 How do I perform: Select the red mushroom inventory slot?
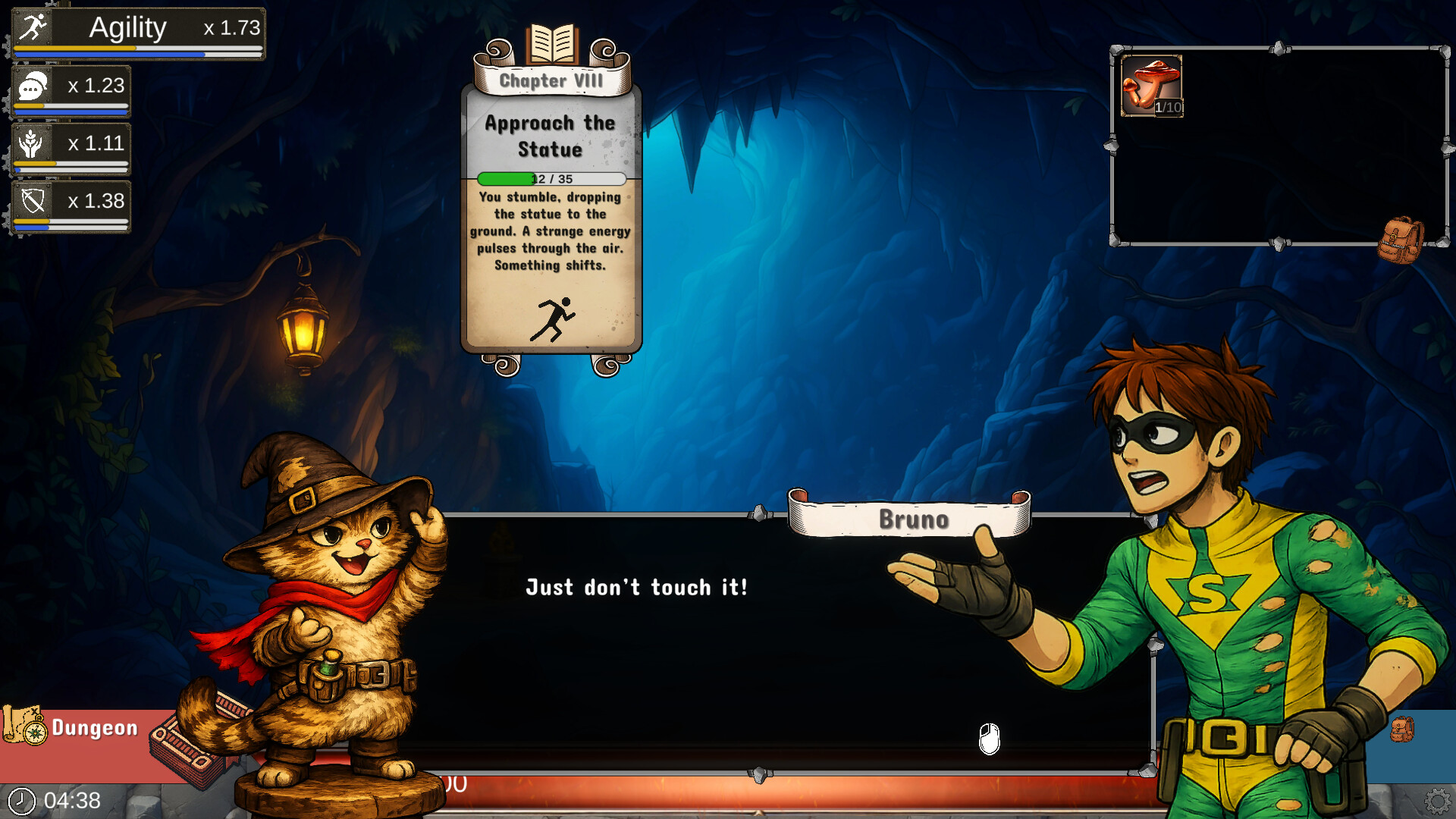point(1151,86)
